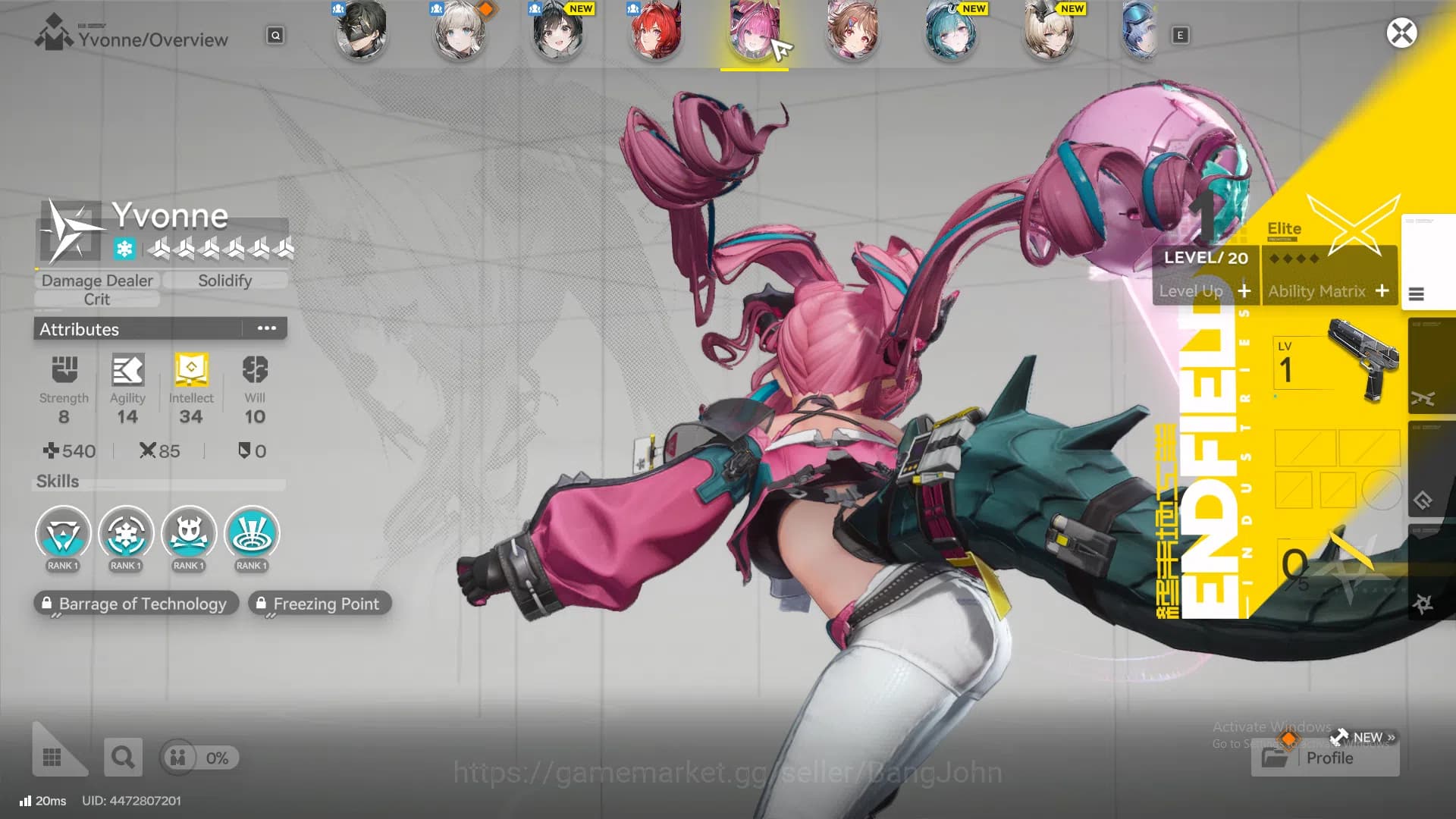1456x819 pixels.
Task: Open the Profile panel at bottom right
Action: click(x=1326, y=758)
